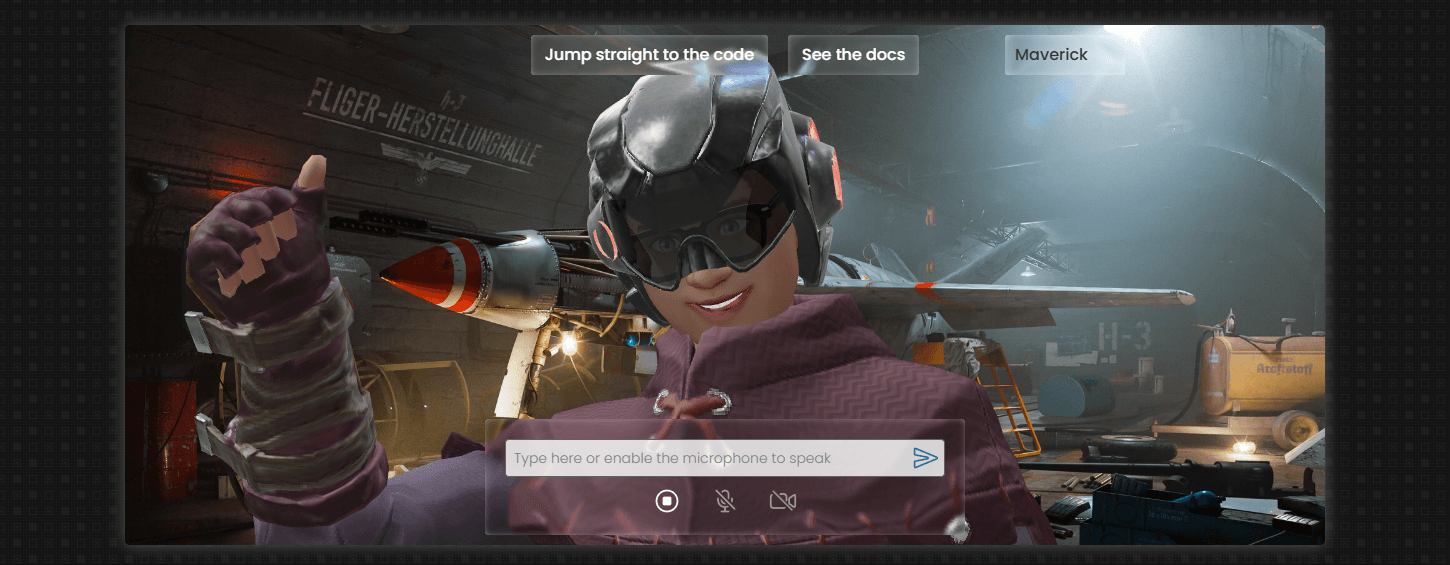Stop the session with the stop icon
1450x565 pixels.
point(667,501)
